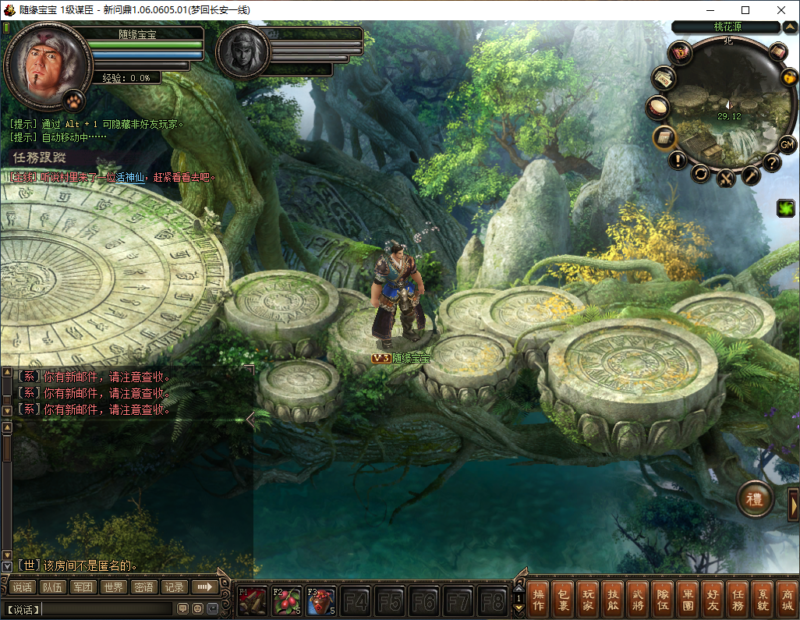Click the paw pet icon on portrait

[x=73, y=99]
